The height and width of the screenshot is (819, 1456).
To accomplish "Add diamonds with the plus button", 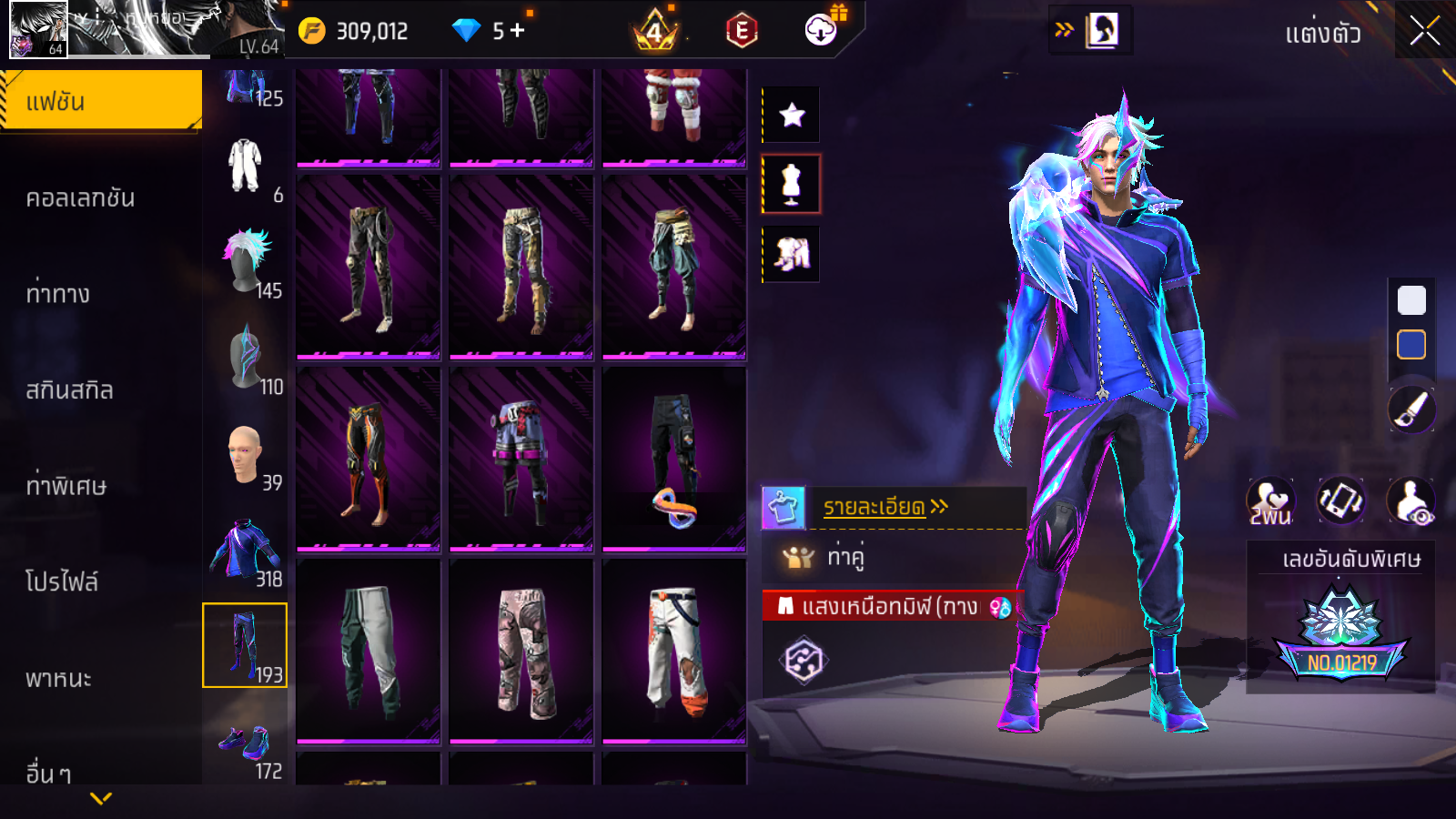I will click(517, 31).
